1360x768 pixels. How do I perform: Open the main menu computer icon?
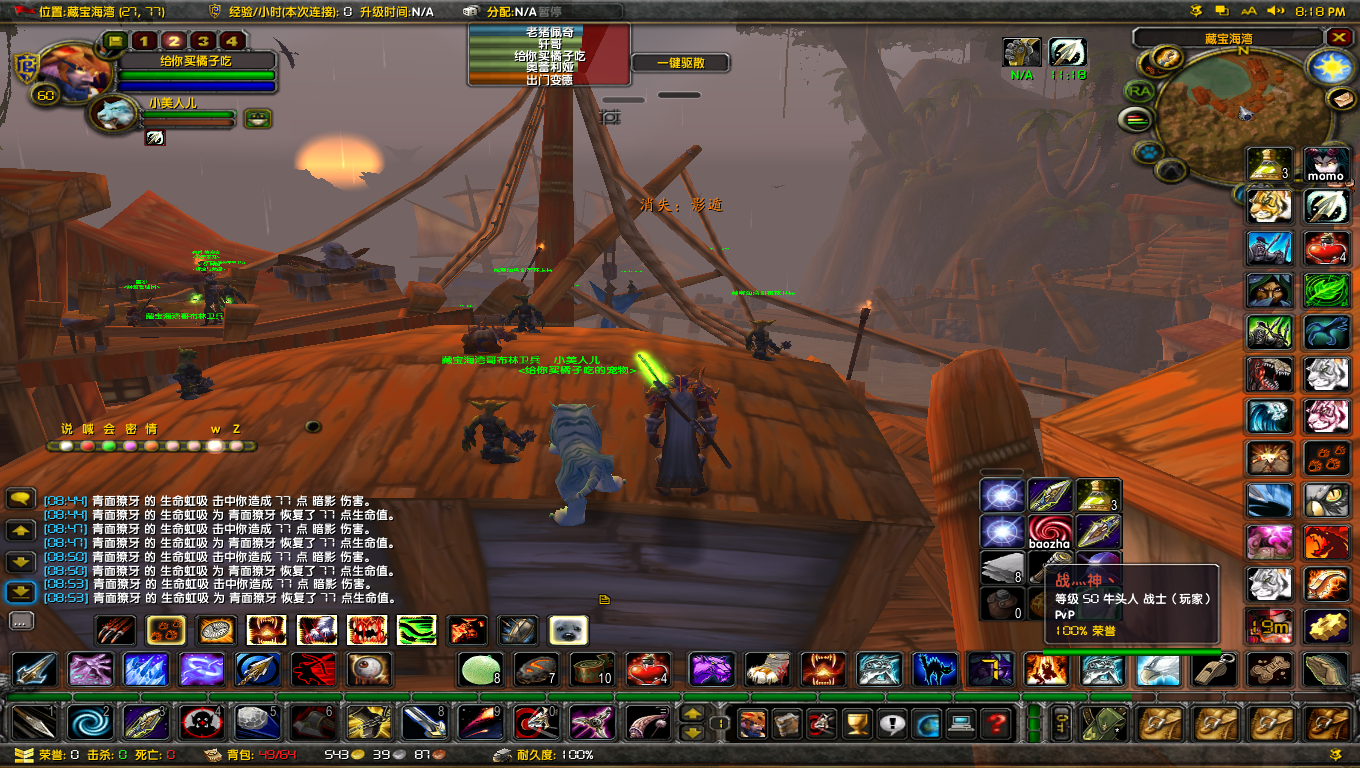tap(960, 723)
